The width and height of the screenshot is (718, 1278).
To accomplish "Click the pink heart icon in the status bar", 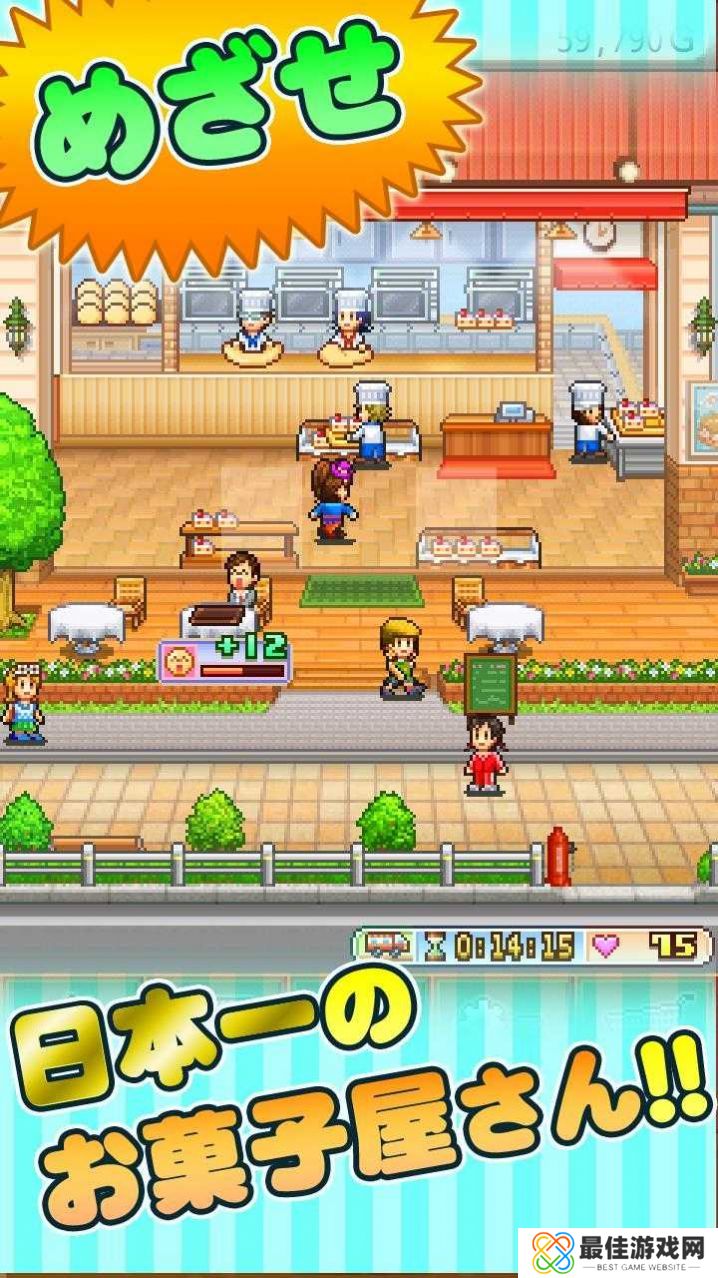I will click(x=603, y=945).
